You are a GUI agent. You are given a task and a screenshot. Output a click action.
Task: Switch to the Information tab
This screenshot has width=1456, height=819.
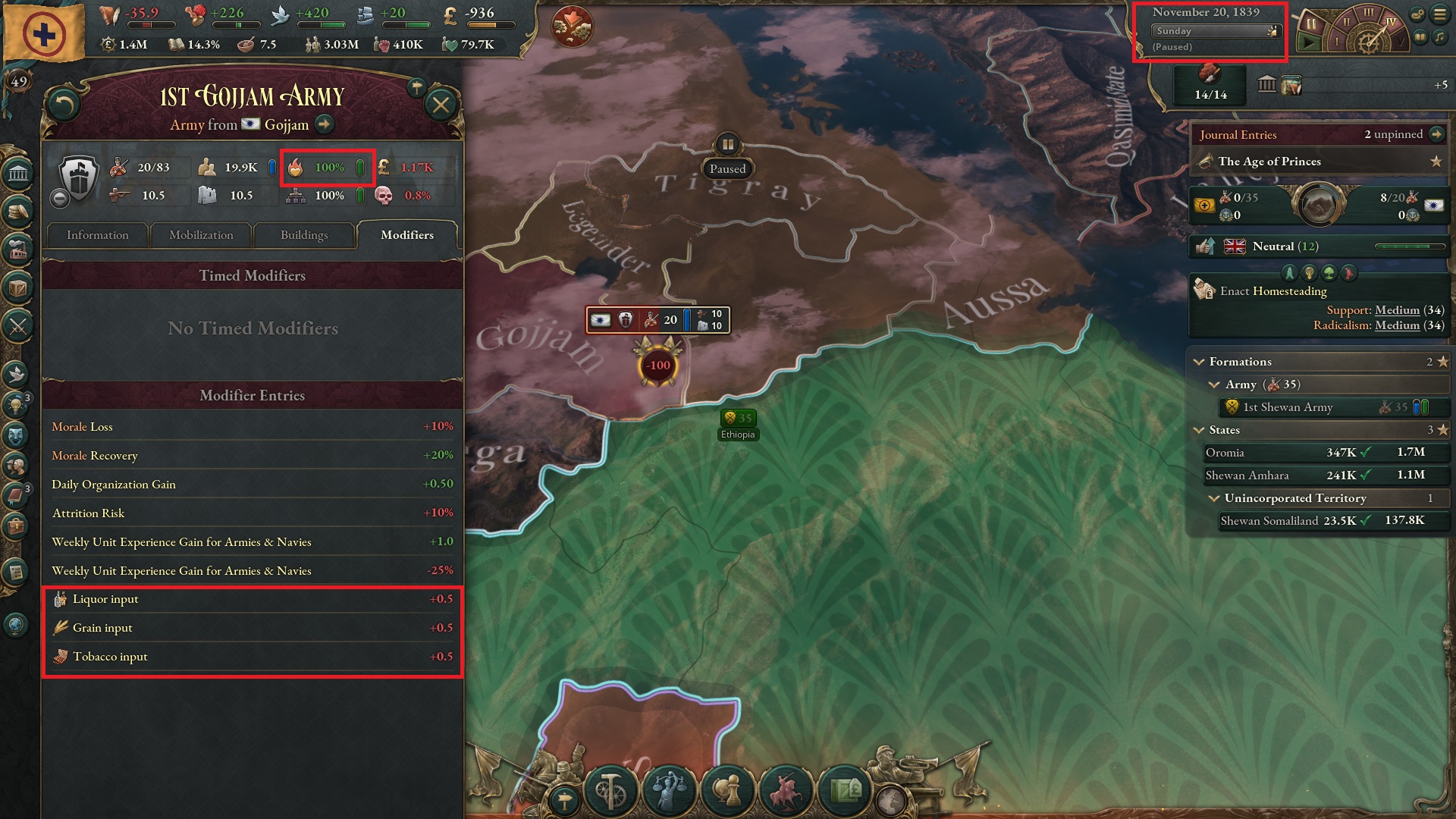[97, 235]
